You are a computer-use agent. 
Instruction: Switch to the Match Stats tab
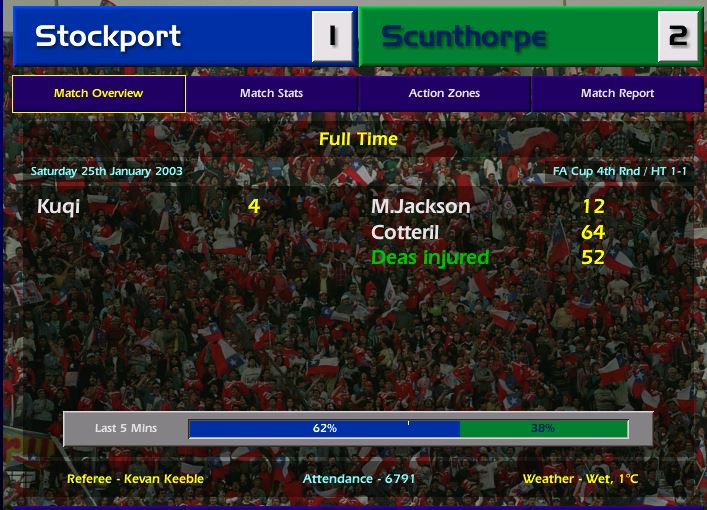tap(271, 93)
